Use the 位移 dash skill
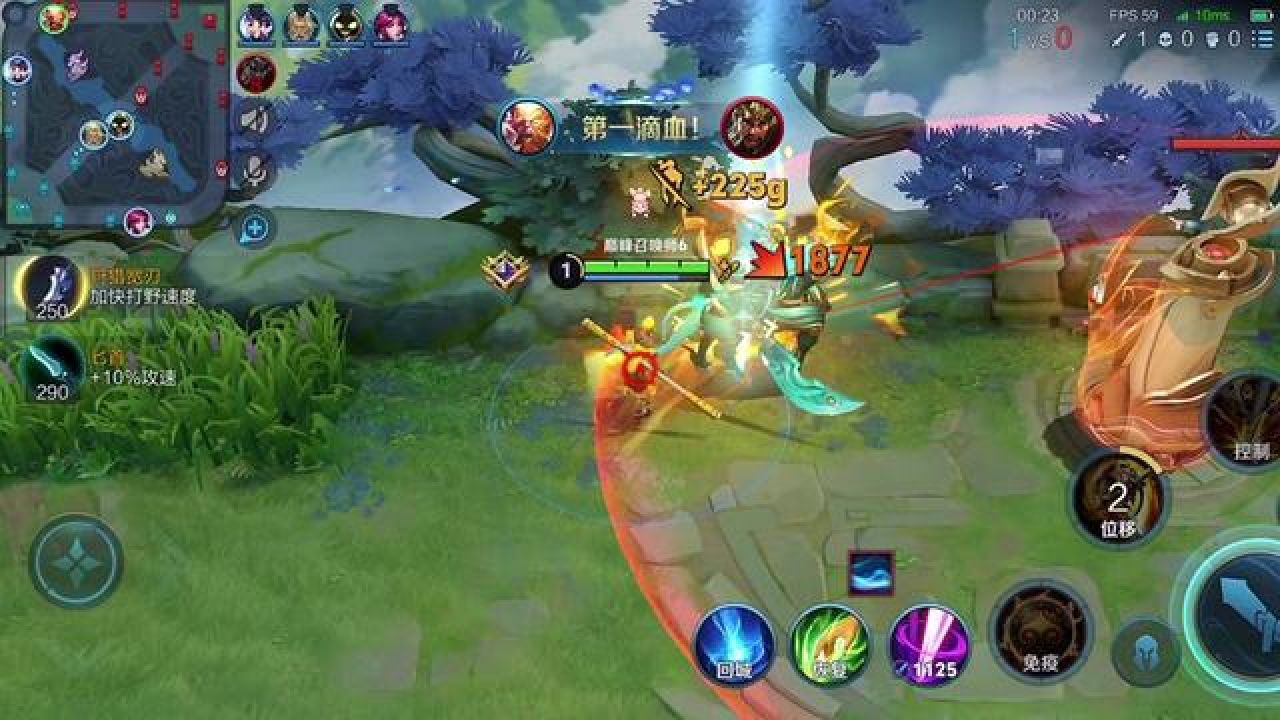The width and height of the screenshot is (1280, 720). coord(1118,498)
